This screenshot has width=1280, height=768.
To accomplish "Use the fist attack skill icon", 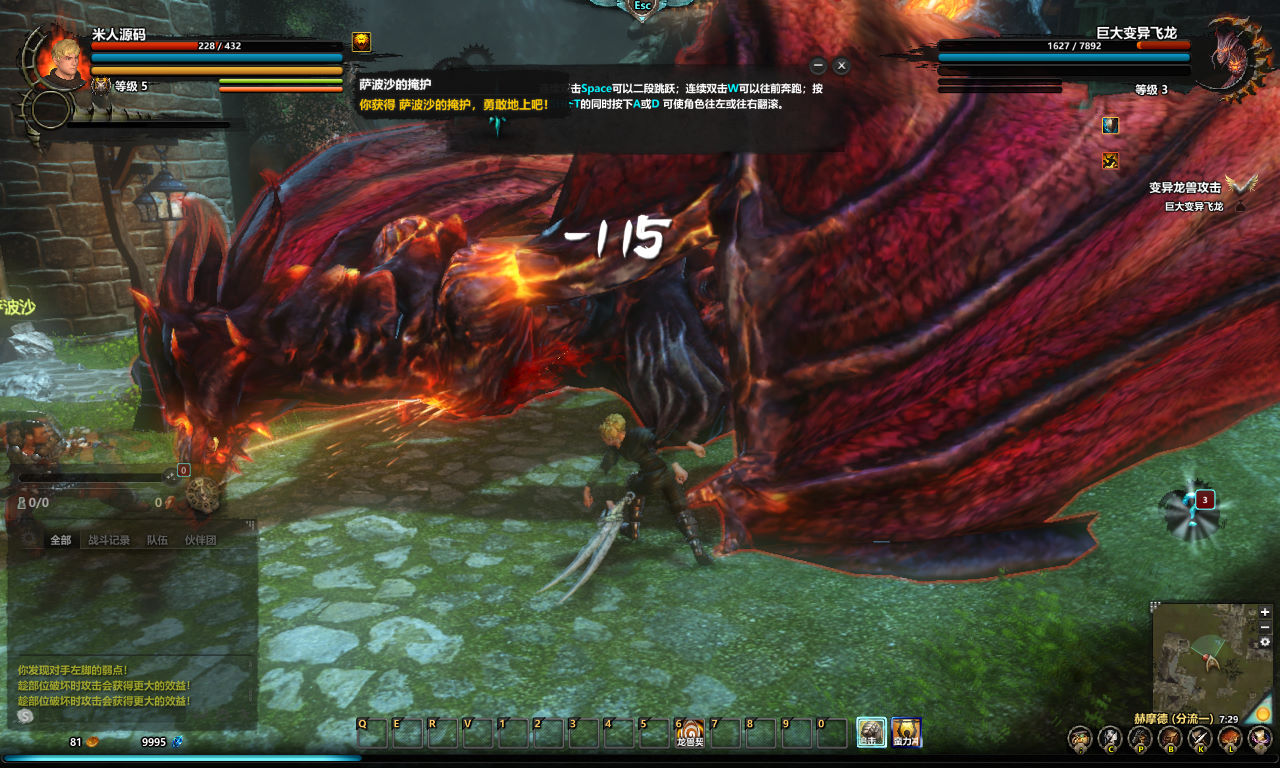I will point(871,733).
